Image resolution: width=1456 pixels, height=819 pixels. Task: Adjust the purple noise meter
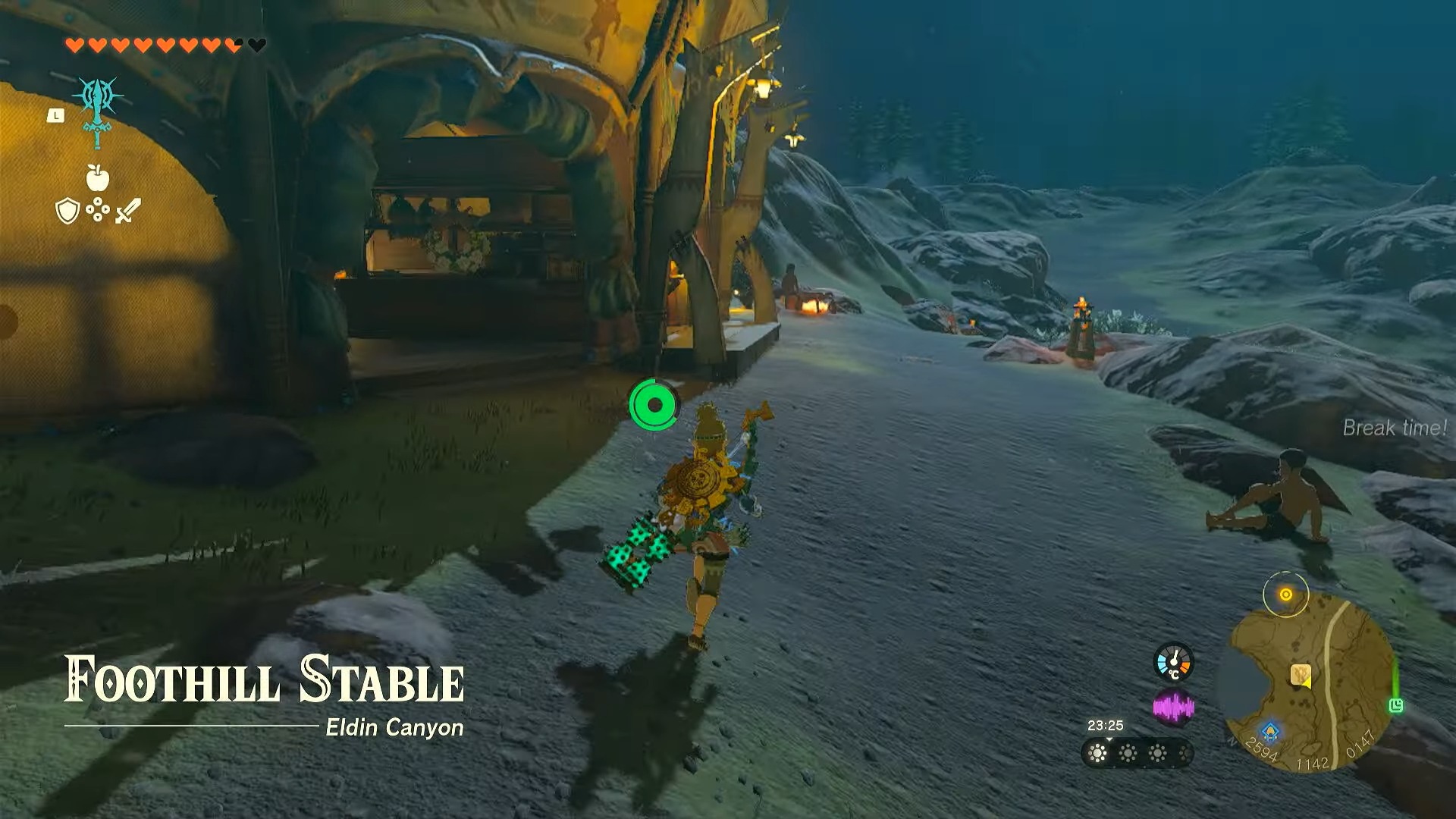[x=1174, y=707]
